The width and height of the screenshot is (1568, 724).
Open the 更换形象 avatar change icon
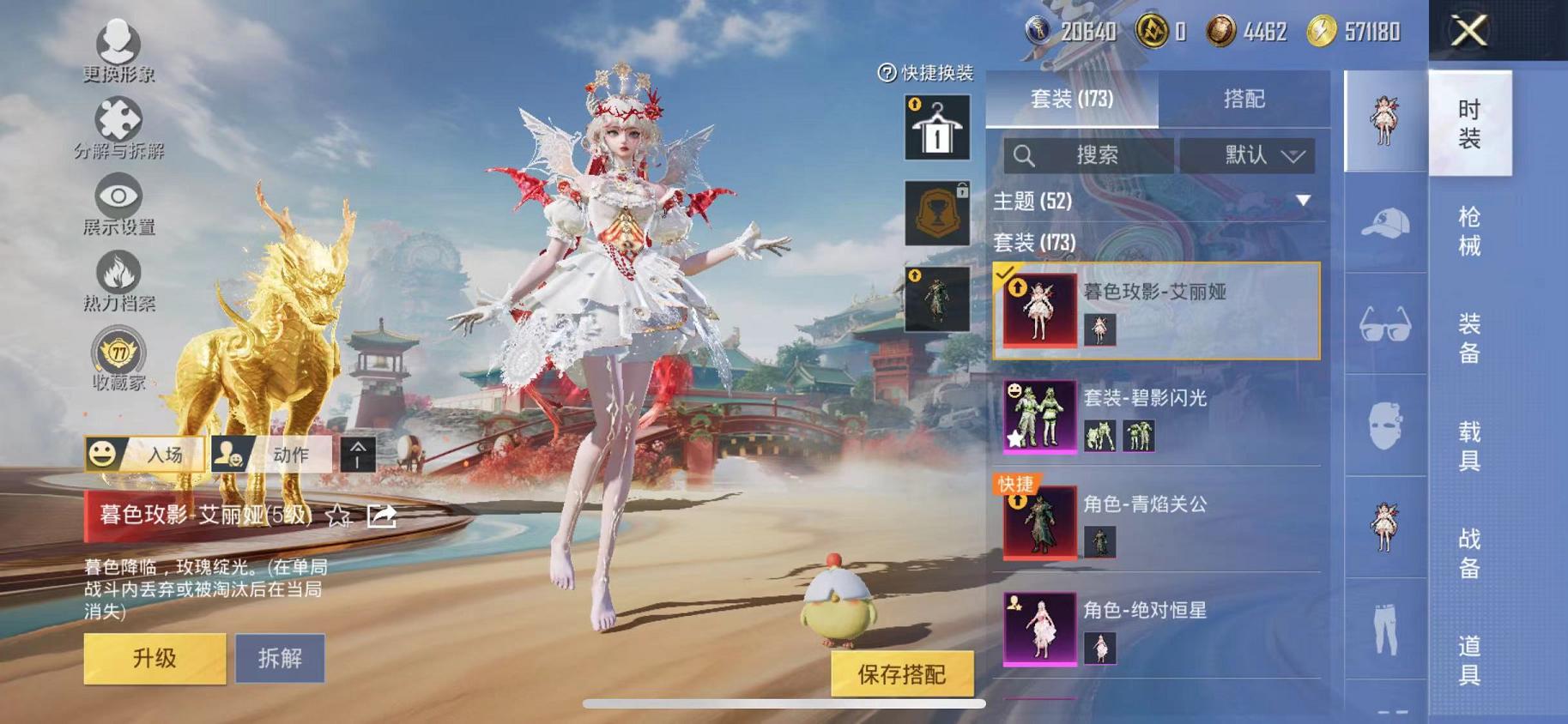(x=120, y=41)
